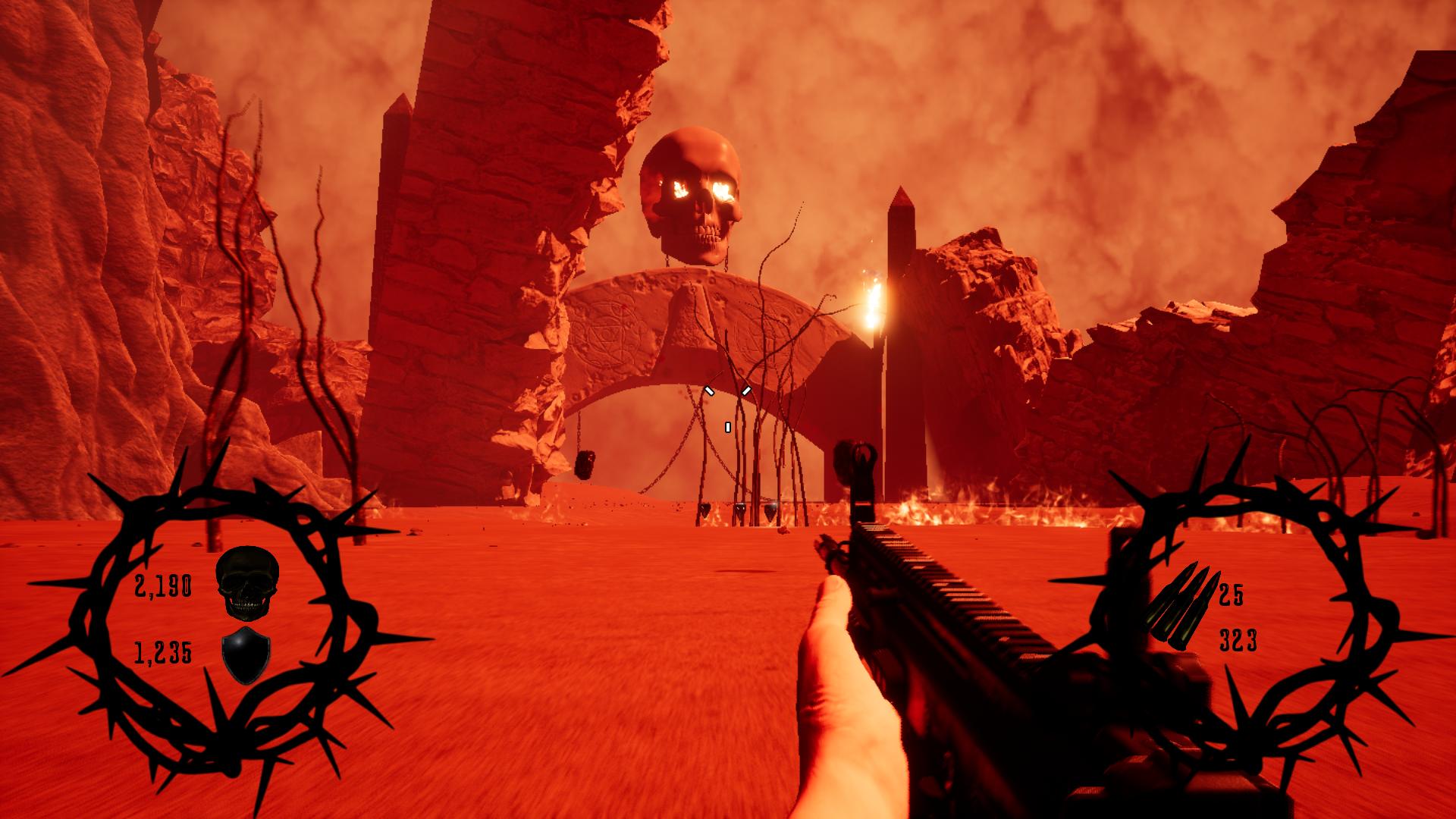The width and height of the screenshot is (1456, 819).
Task: Click the crosshair reticle at screen center
Action: click(726, 402)
